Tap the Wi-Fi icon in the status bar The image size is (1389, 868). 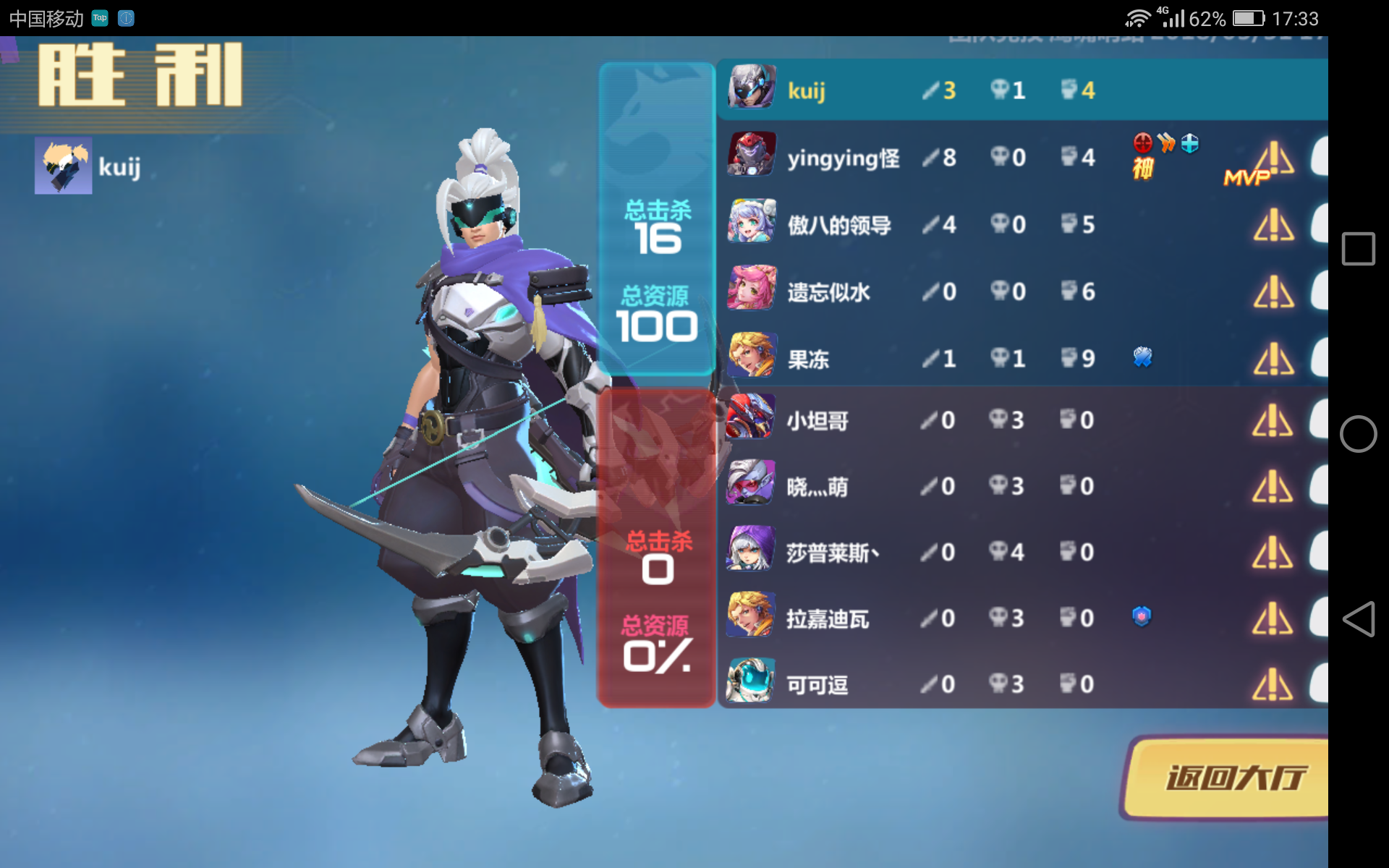coord(1138,17)
